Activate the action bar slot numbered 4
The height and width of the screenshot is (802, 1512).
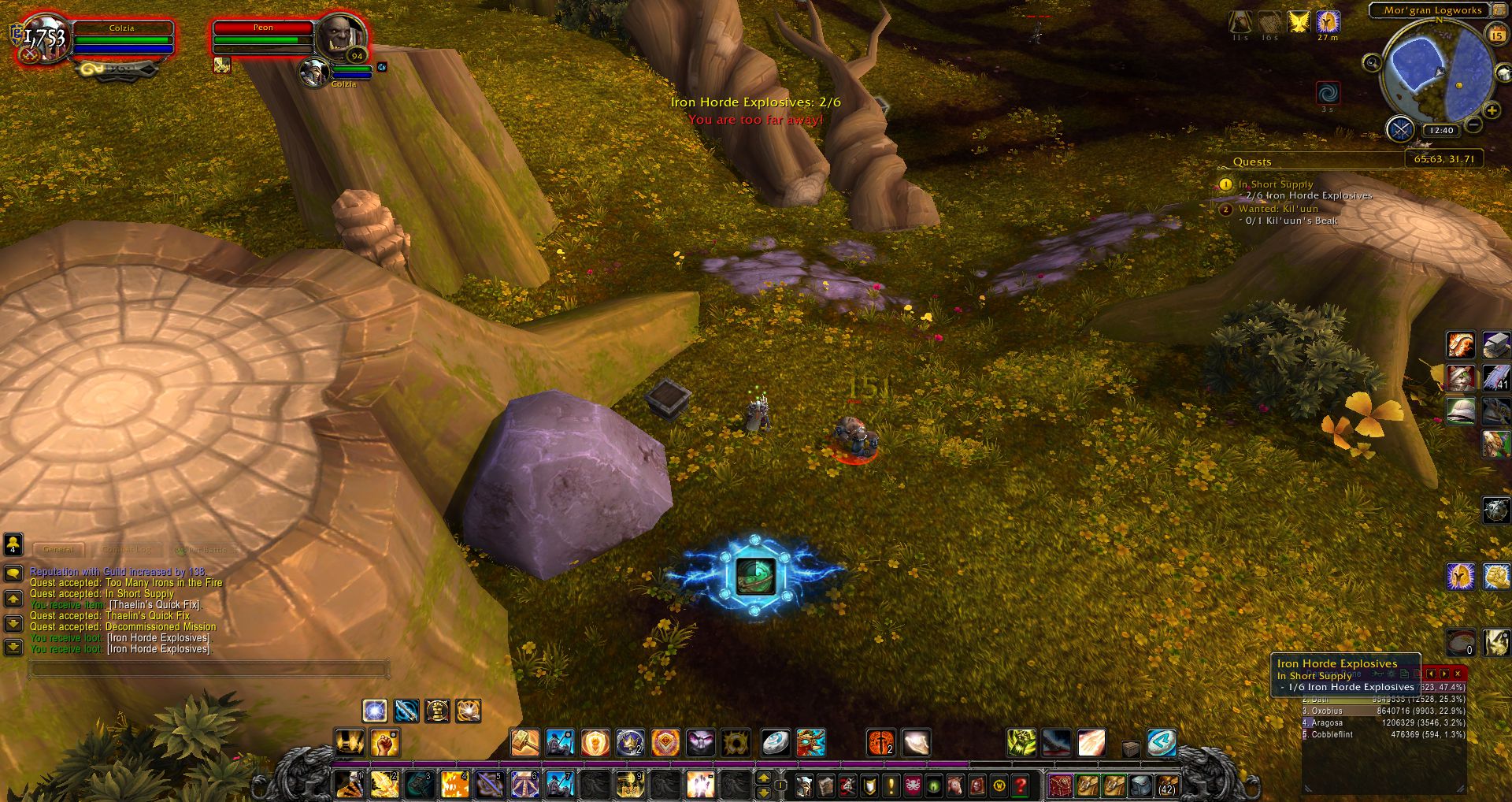coord(454,785)
